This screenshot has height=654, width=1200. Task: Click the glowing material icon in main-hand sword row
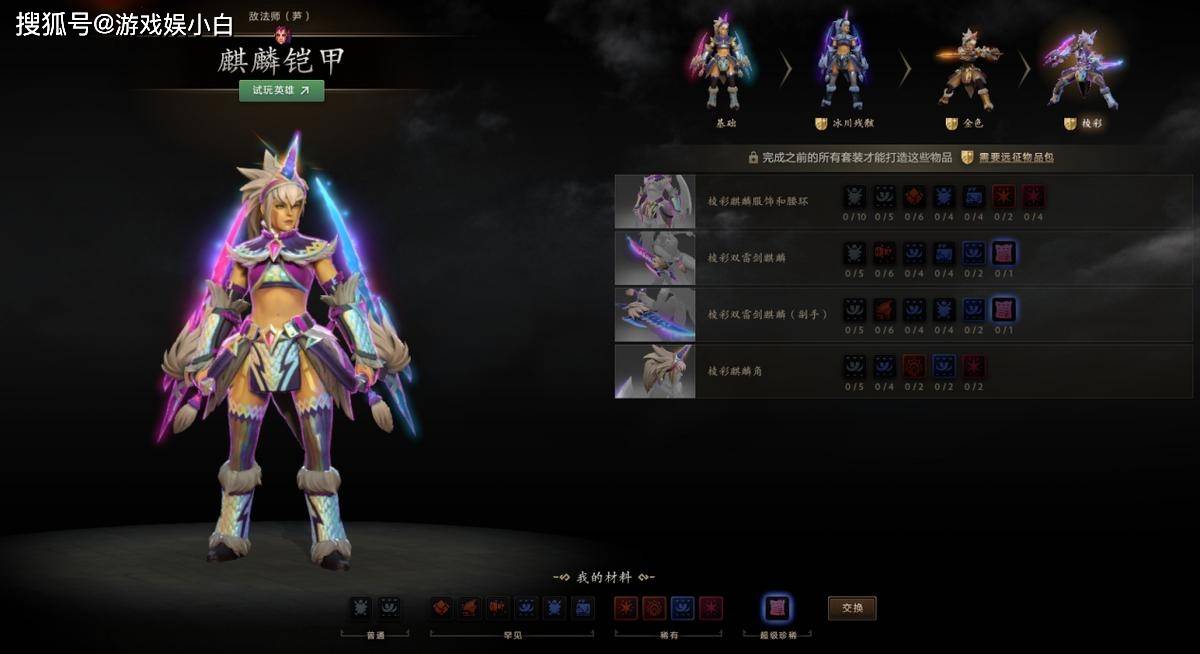tap(1003, 253)
